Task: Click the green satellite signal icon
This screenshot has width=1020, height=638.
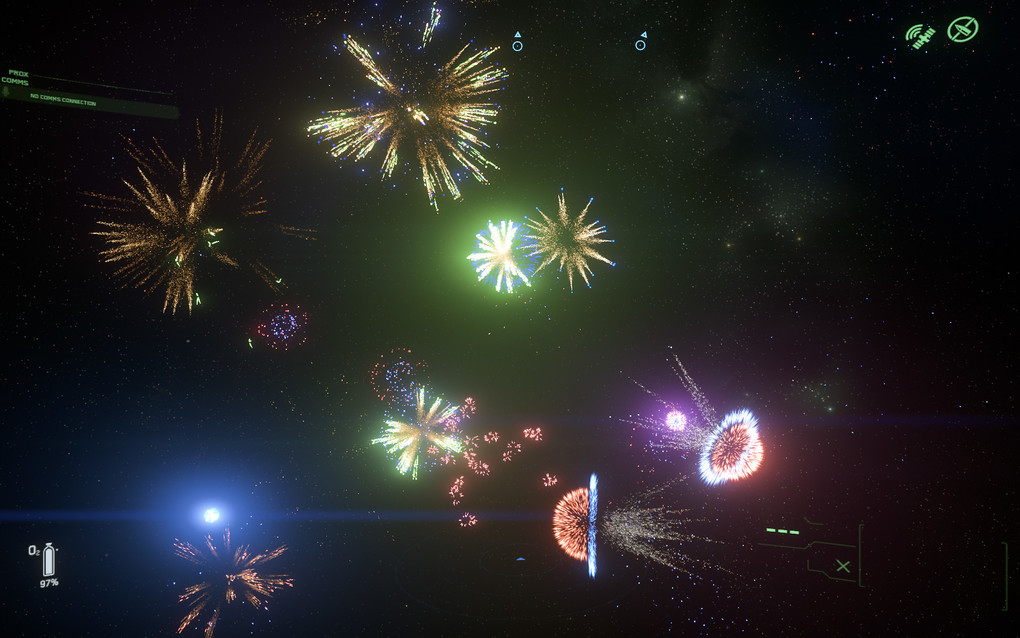Action: coord(920,36)
